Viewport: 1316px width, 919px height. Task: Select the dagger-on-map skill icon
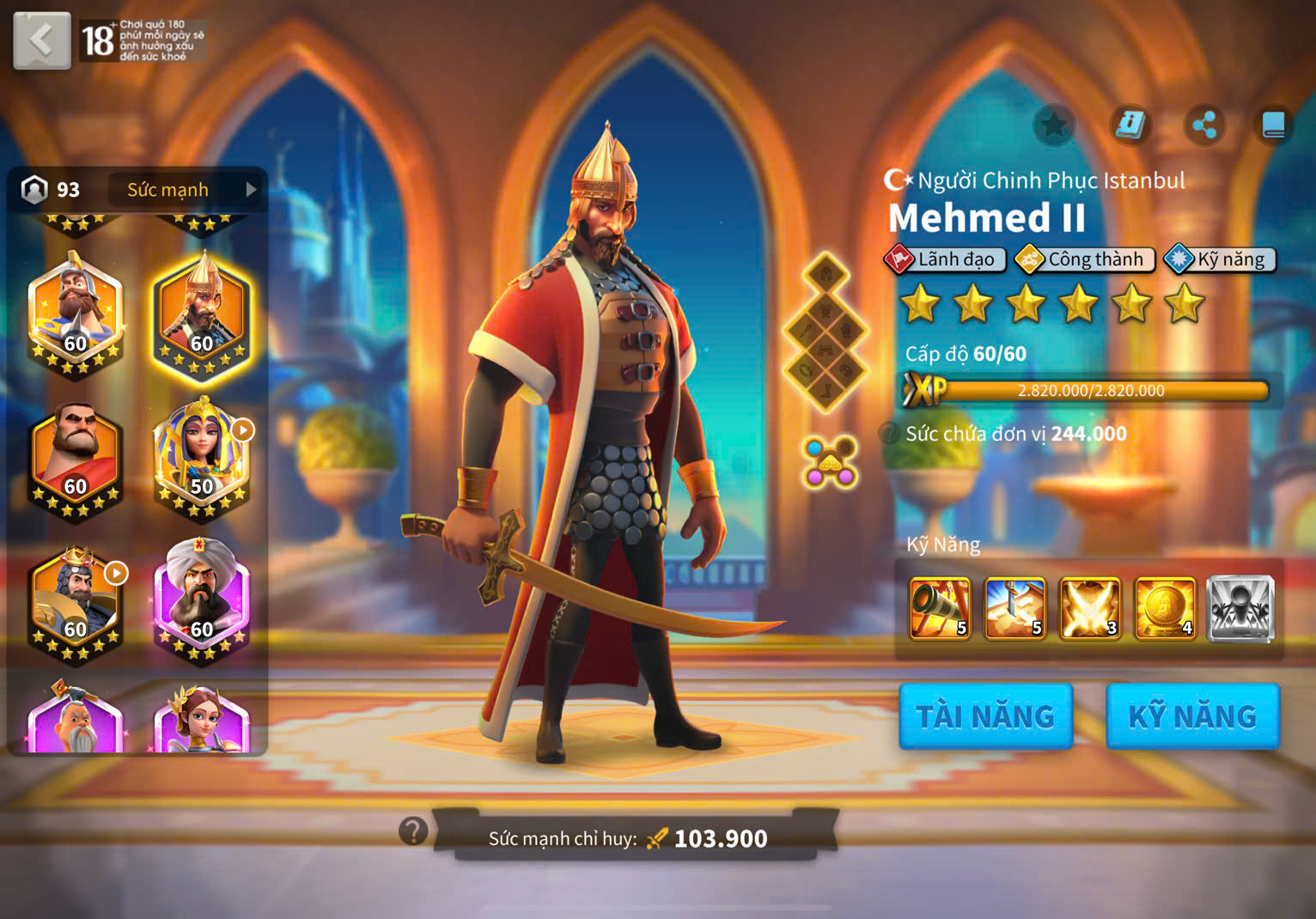(x=1014, y=609)
